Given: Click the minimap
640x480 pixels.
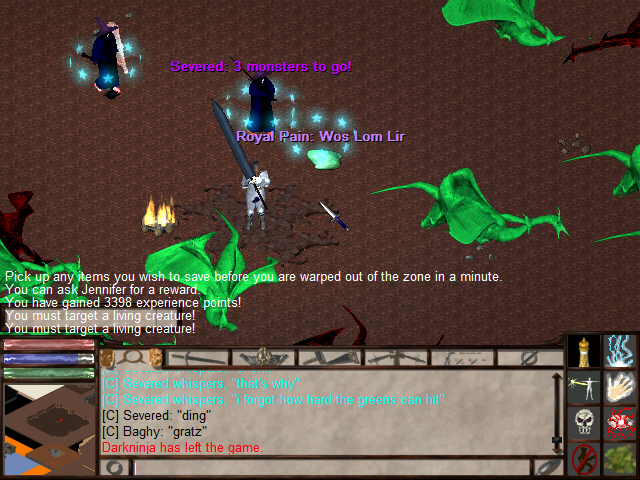Looking at the screenshot, I should coord(48,425).
